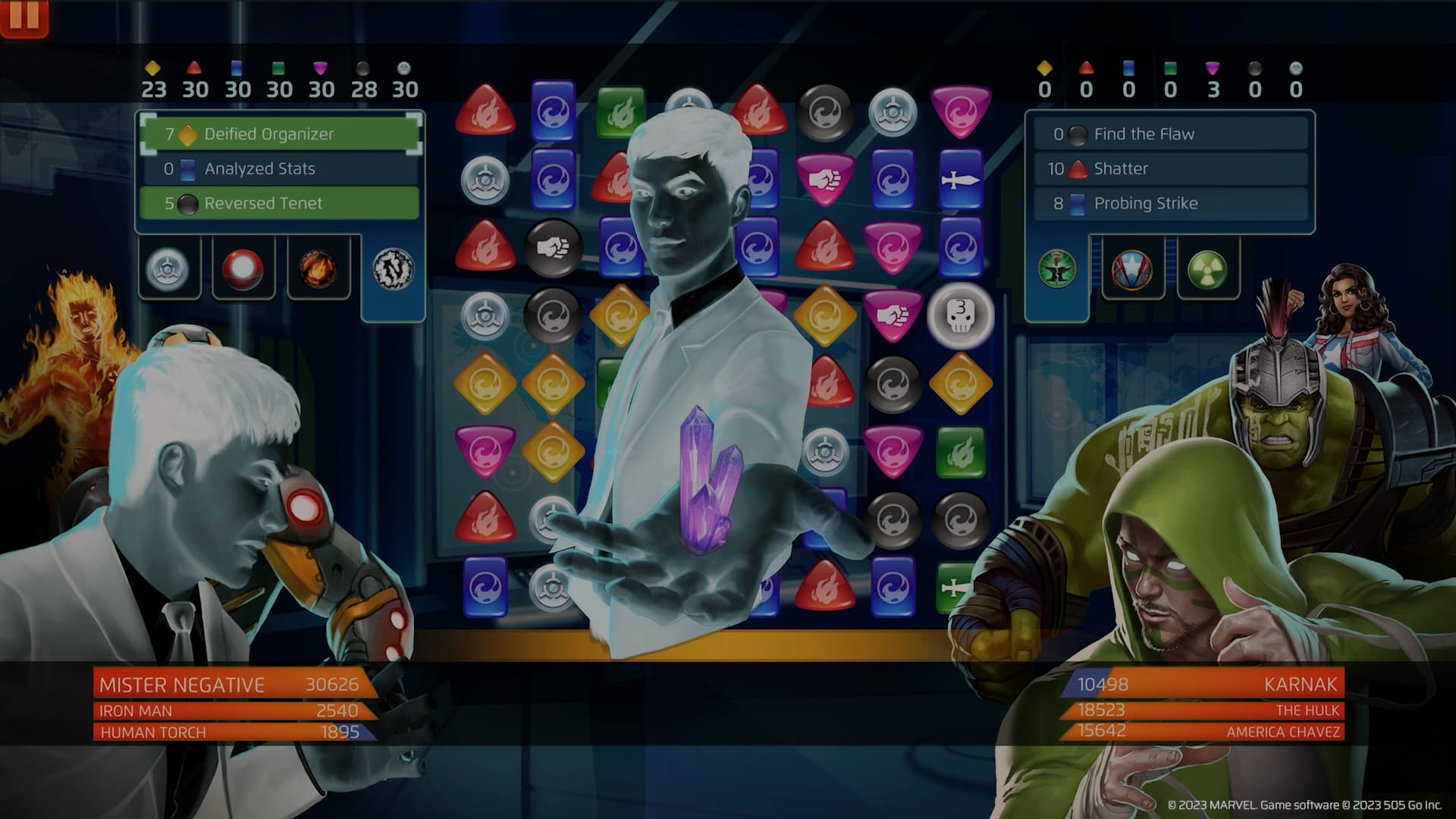Select the Find the Flaw ability

[x=1170, y=134]
